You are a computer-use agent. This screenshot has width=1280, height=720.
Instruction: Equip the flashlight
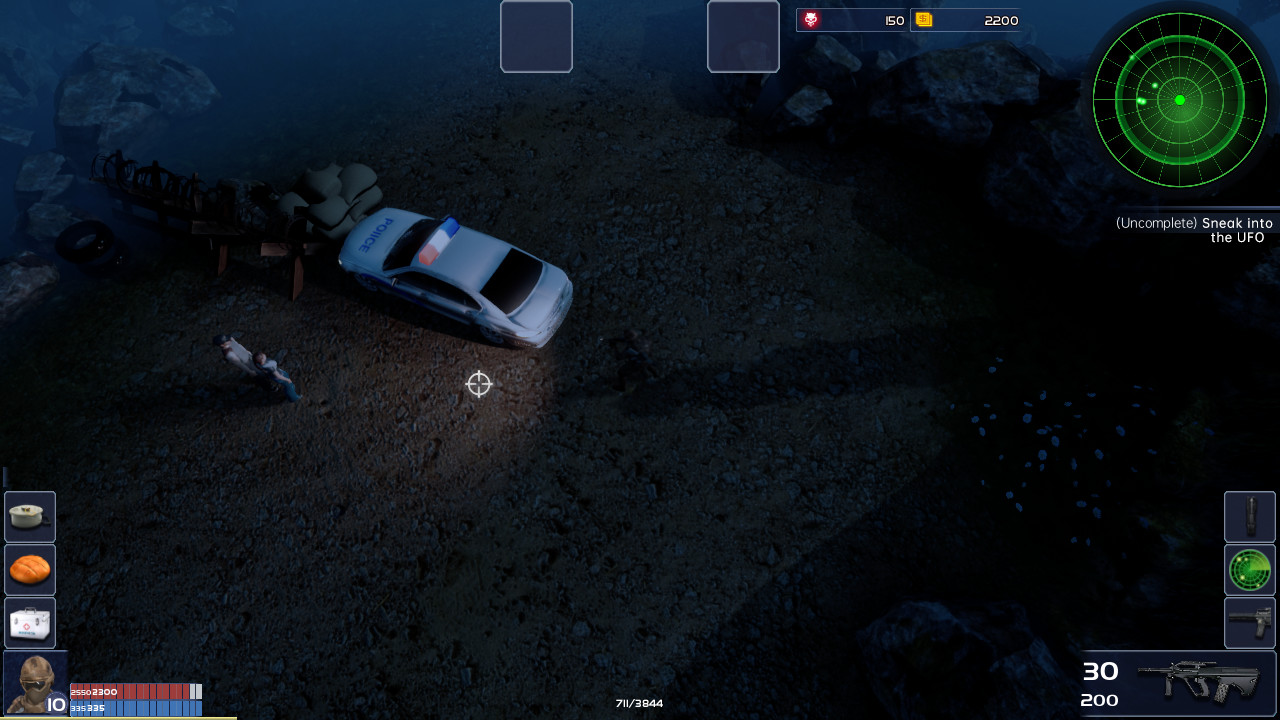tap(1249, 517)
